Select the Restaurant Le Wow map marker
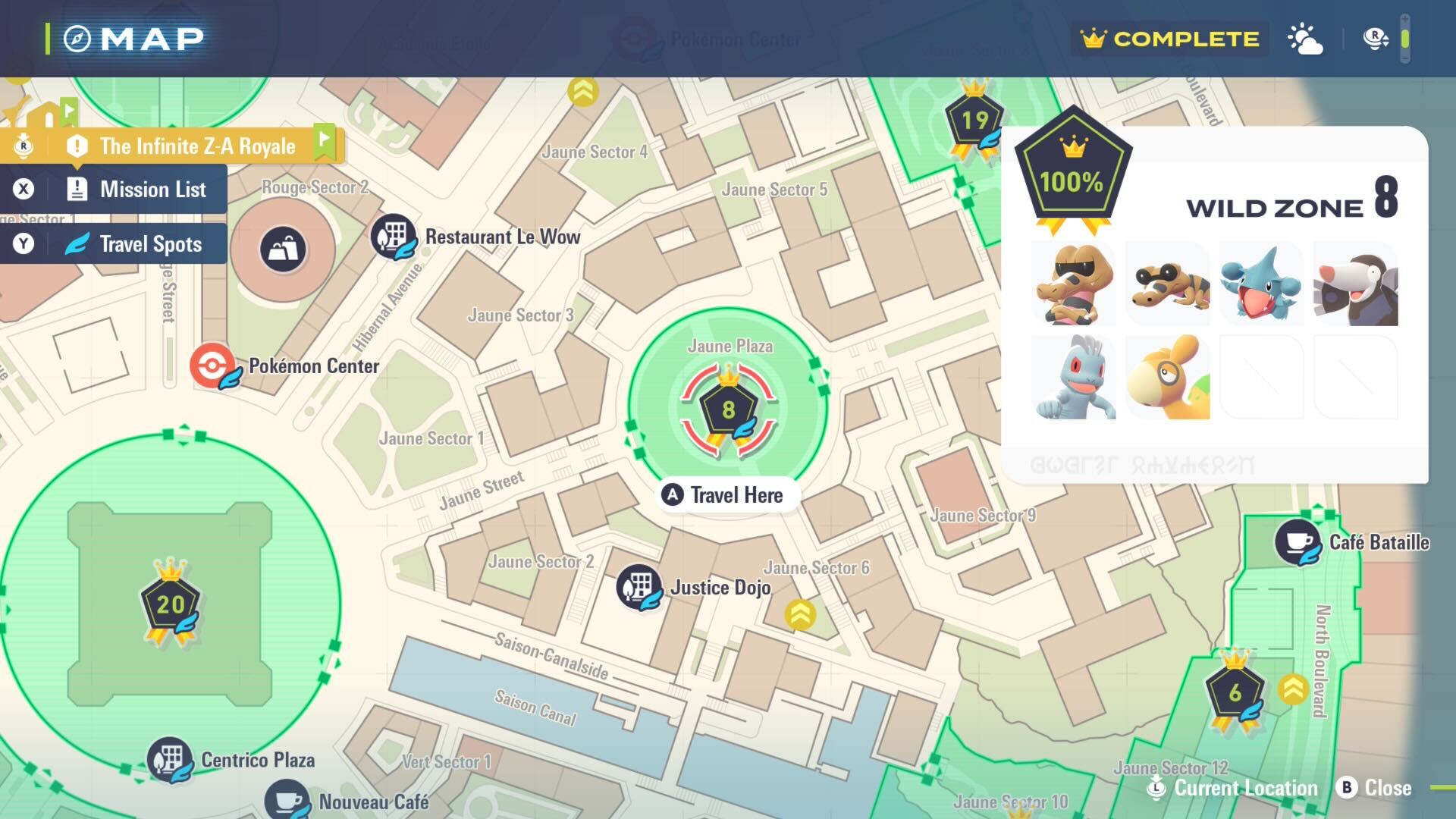The image size is (1456, 819). point(393,236)
